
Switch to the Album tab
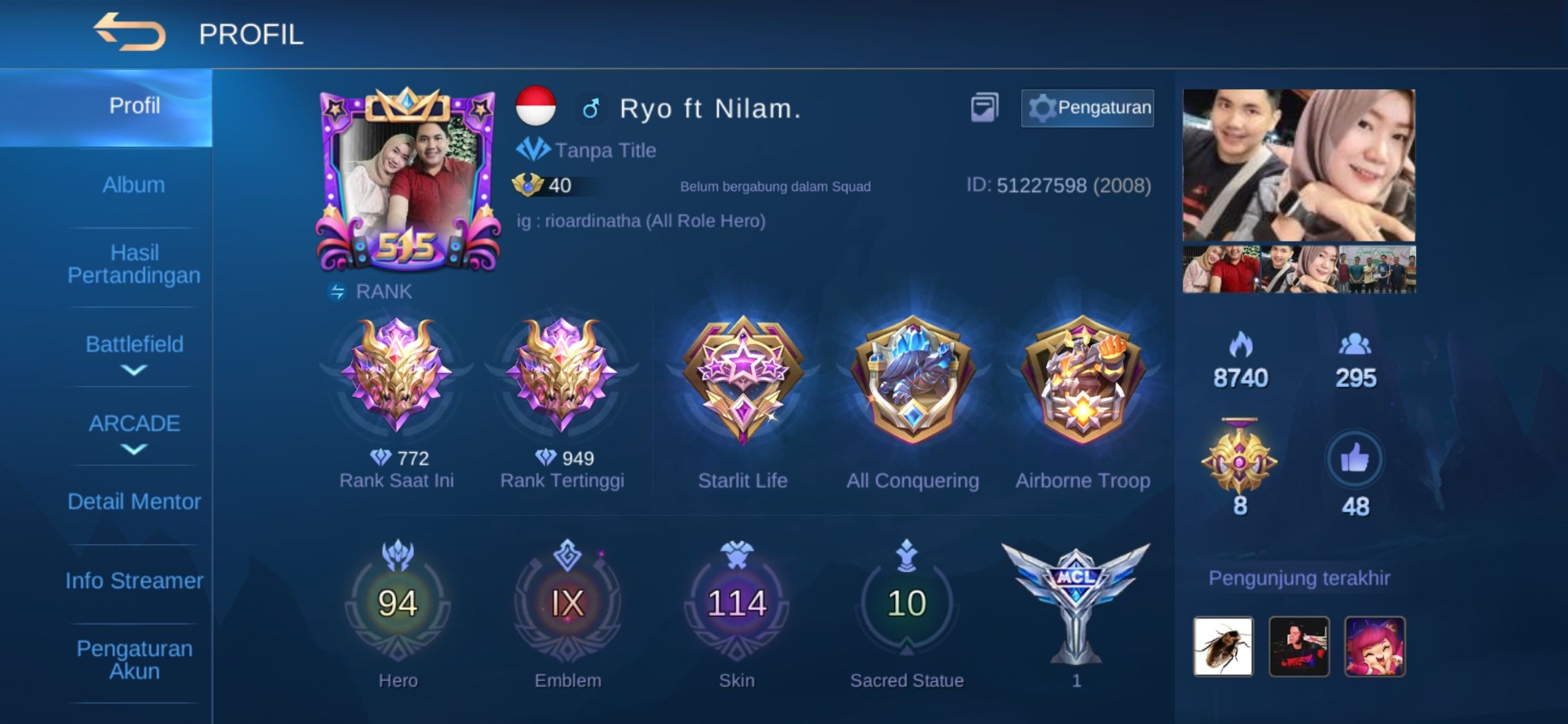click(x=133, y=183)
